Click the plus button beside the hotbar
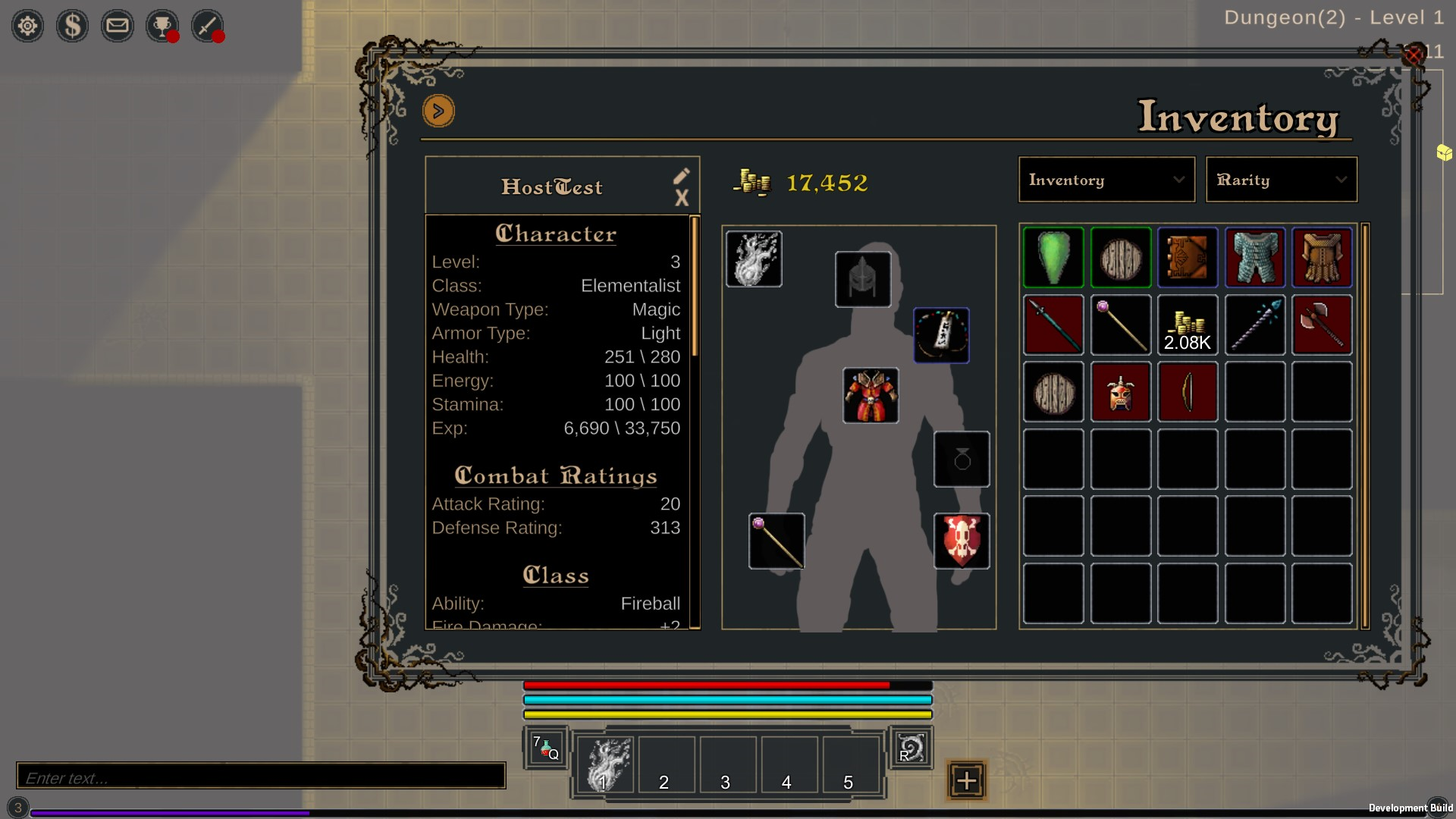1456x819 pixels. 966,780
